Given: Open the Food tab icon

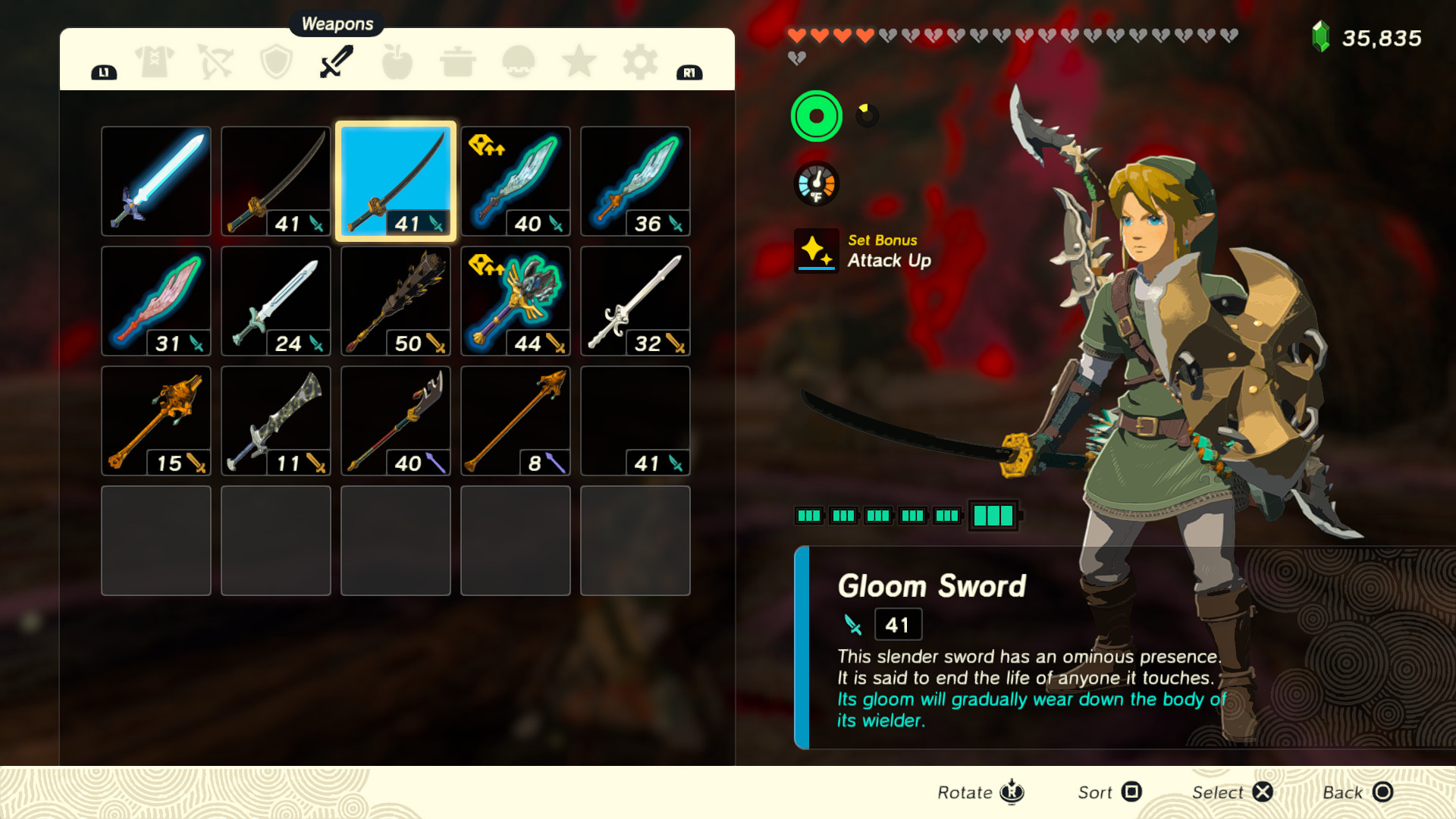Looking at the screenshot, I should click(x=397, y=62).
